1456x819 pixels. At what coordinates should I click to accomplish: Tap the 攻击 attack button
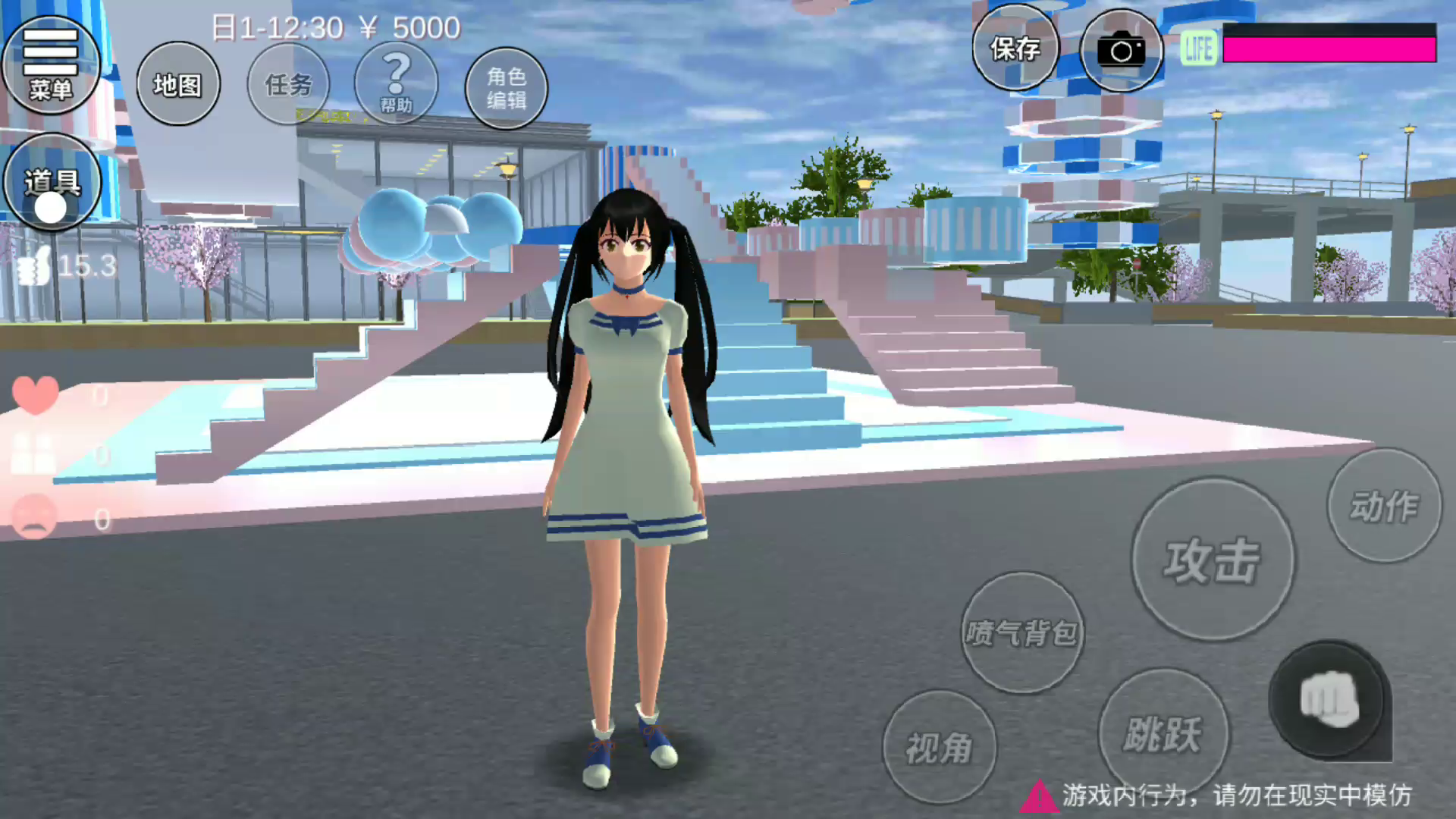[x=1213, y=560]
